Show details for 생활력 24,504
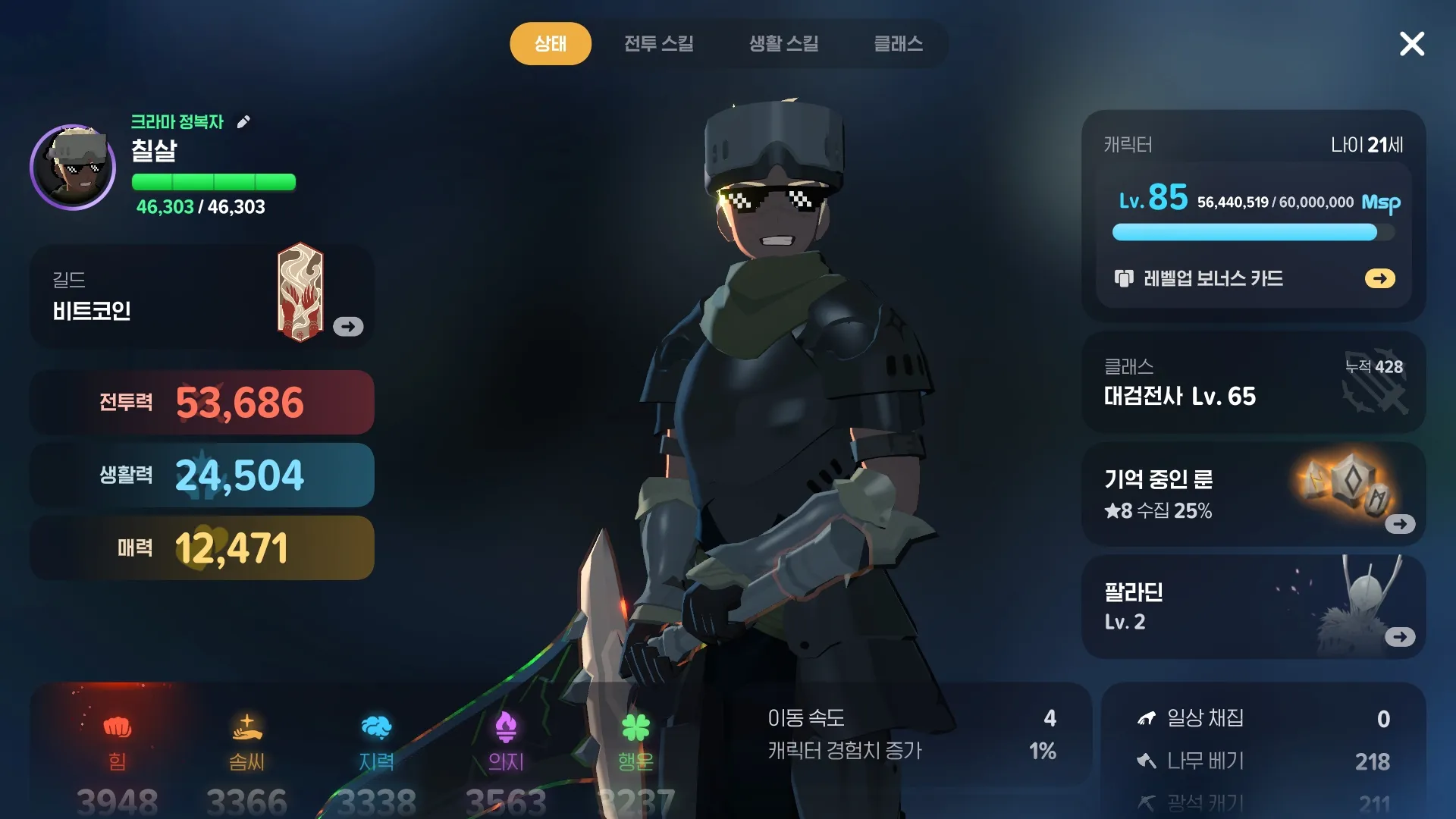 202,475
